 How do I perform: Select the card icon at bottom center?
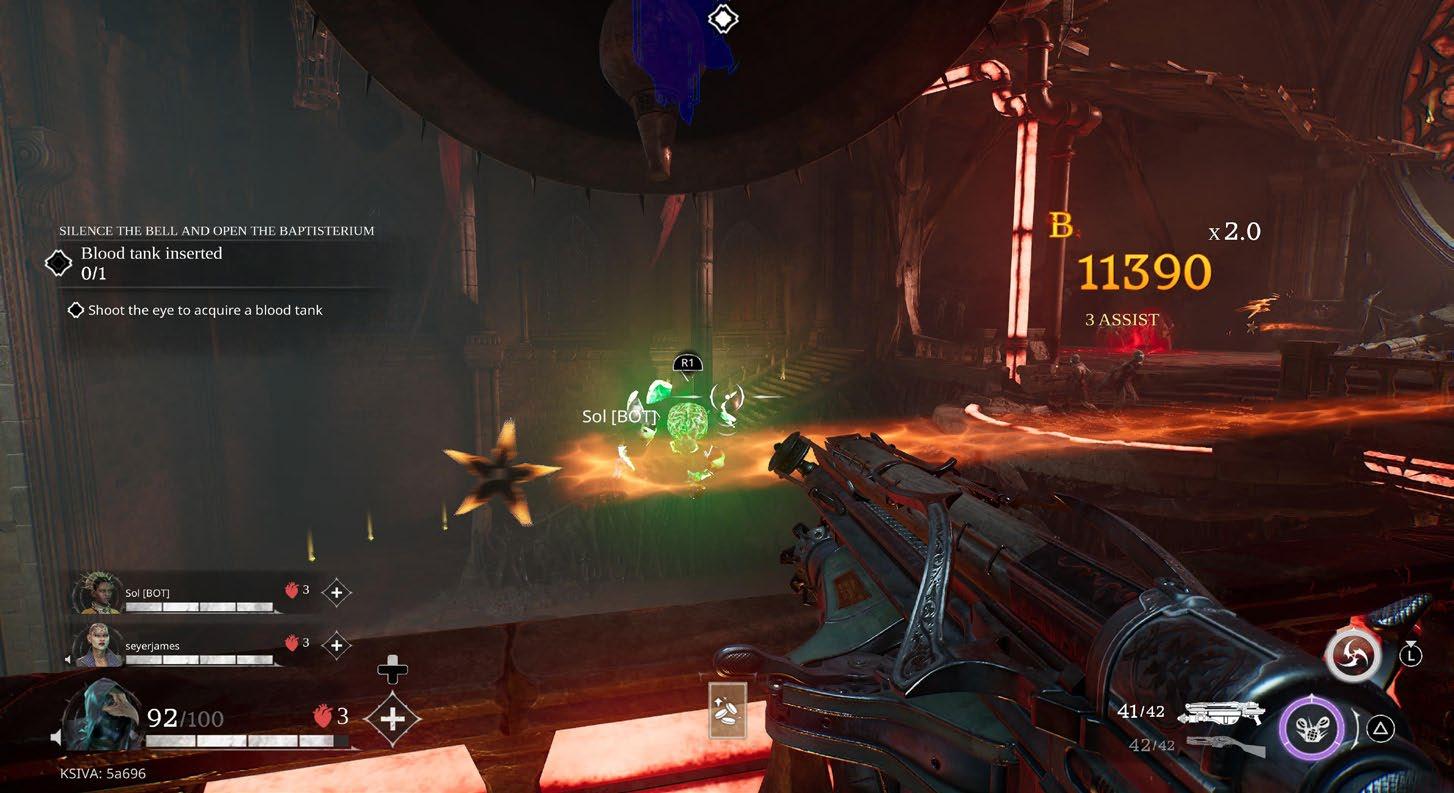[729, 710]
